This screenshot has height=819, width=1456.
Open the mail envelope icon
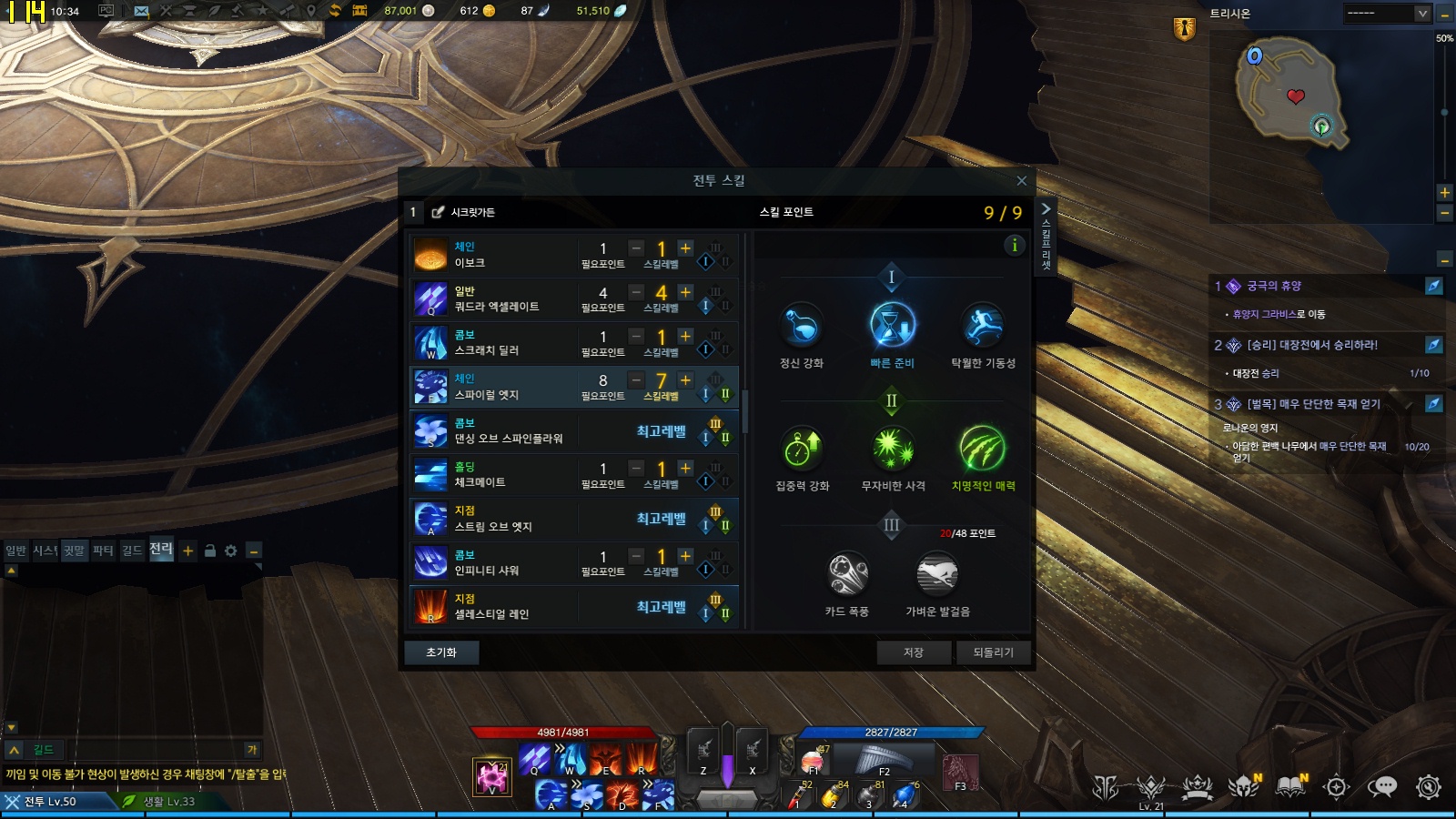[x=141, y=11]
